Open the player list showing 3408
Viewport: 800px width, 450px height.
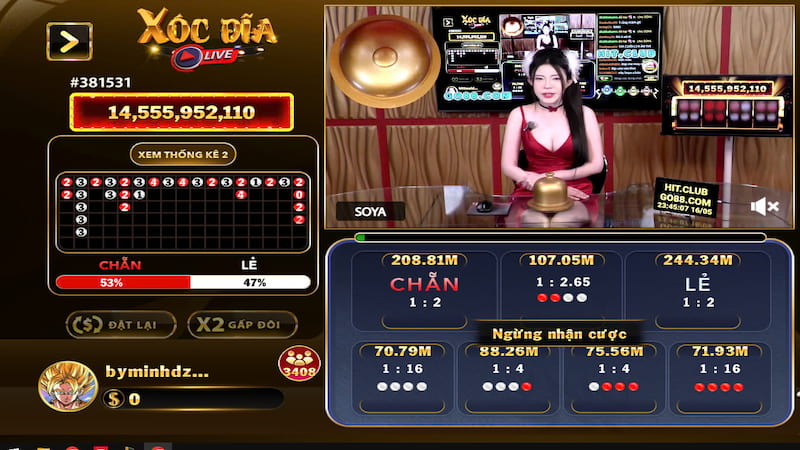click(298, 364)
